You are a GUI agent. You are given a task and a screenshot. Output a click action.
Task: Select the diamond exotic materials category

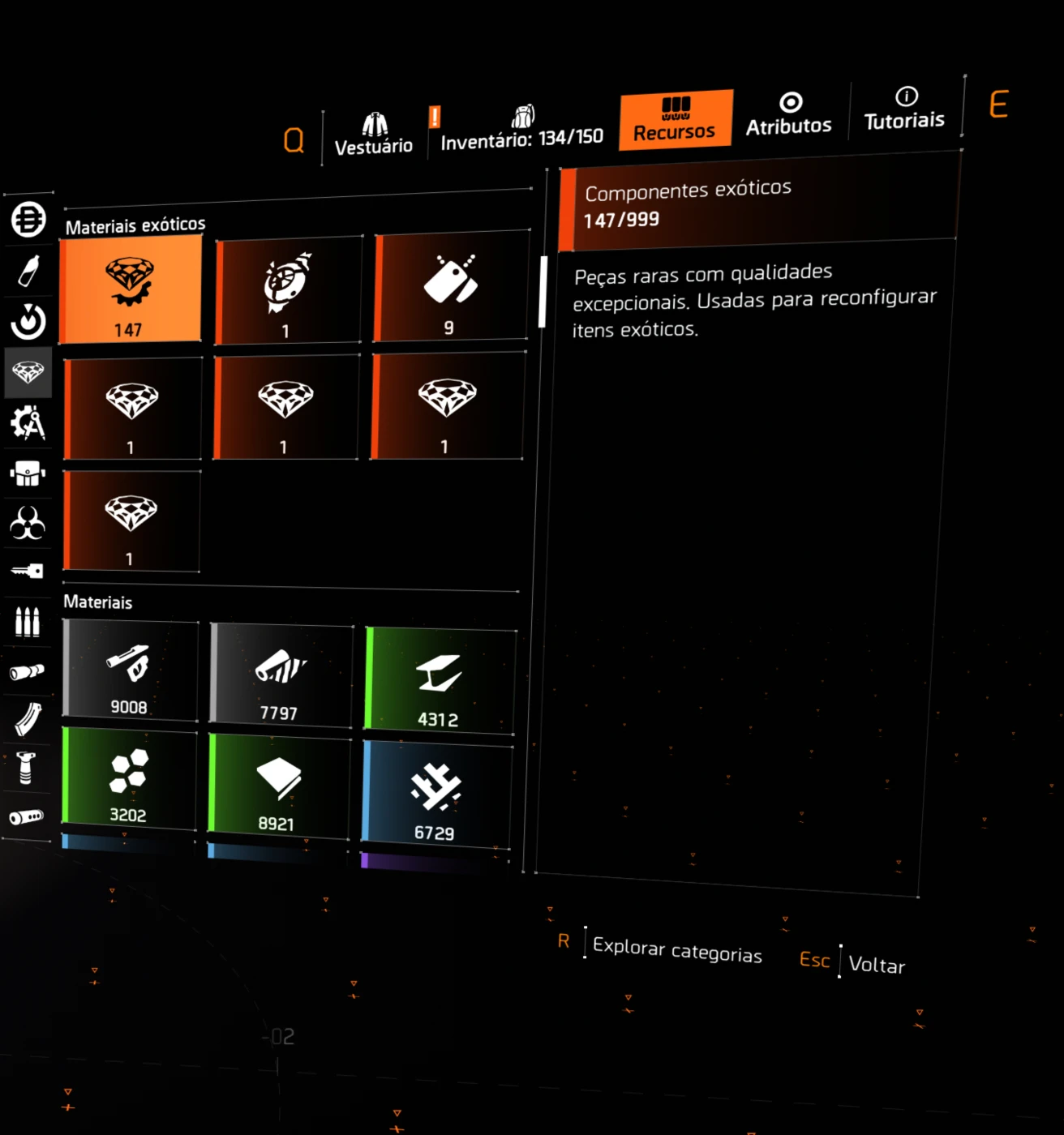coord(28,373)
